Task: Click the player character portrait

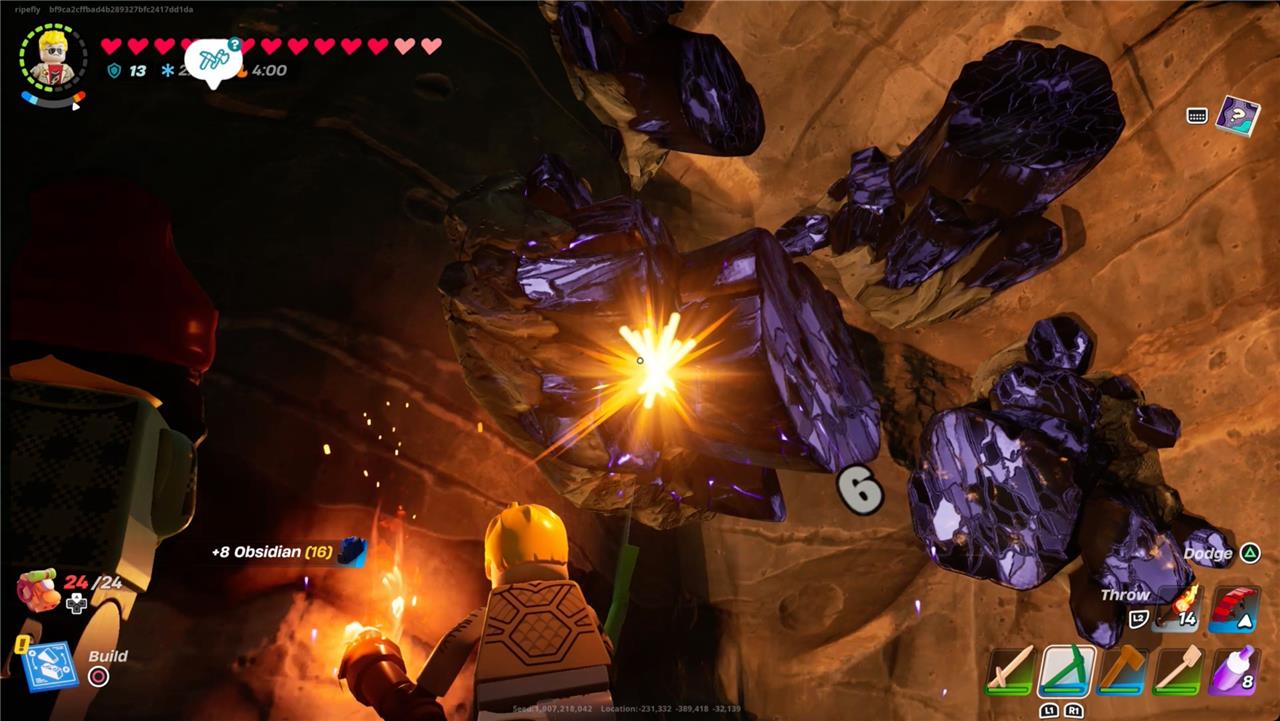Action: pyautogui.click(x=53, y=58)
